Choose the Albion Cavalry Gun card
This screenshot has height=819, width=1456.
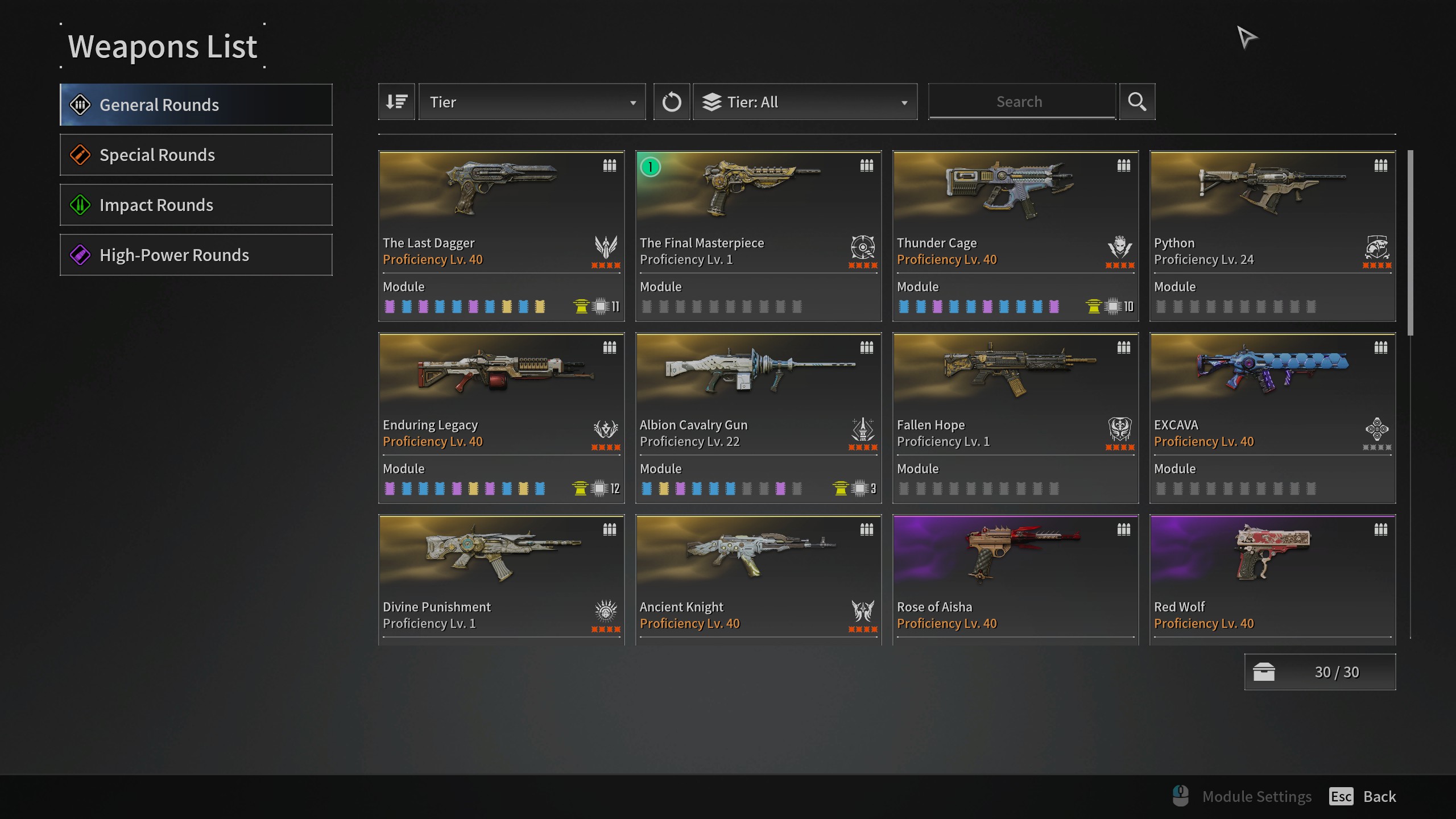[758, 417]
